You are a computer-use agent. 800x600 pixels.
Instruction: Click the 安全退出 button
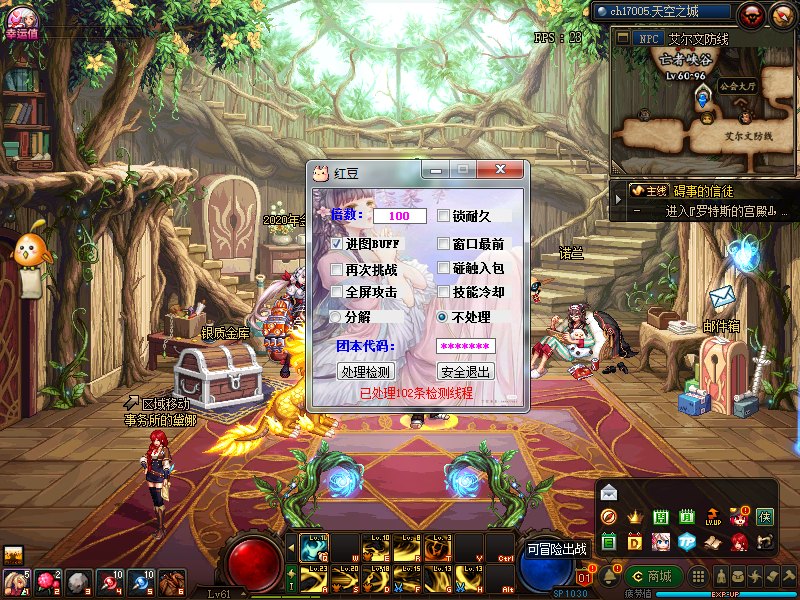point(465,371)
